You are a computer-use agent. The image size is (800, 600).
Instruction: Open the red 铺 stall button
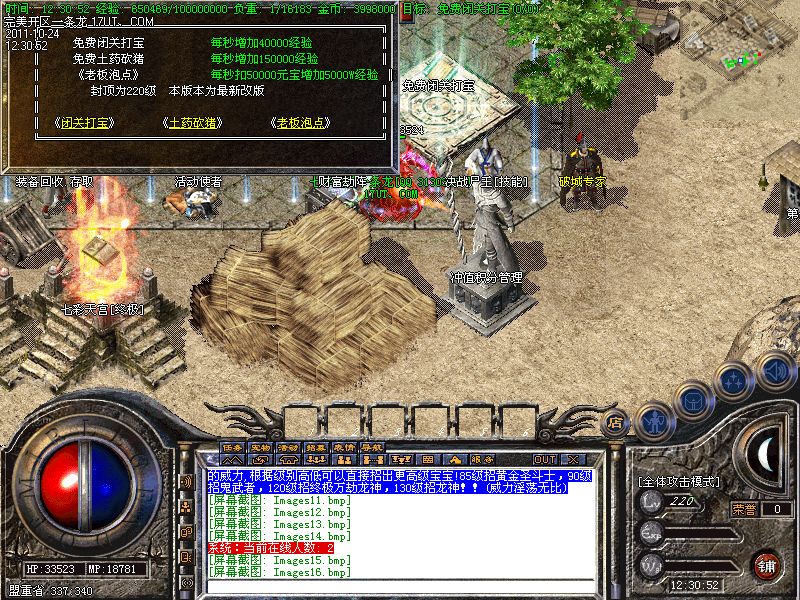(x=767, y=563)
